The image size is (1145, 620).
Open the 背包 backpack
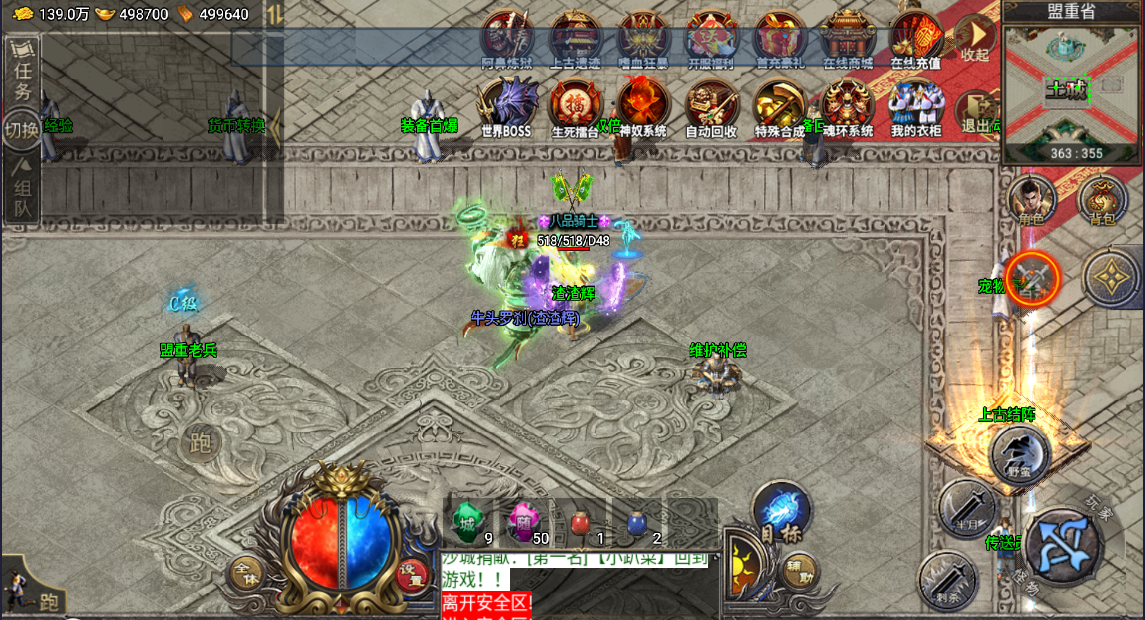(x=1102, y=200)
